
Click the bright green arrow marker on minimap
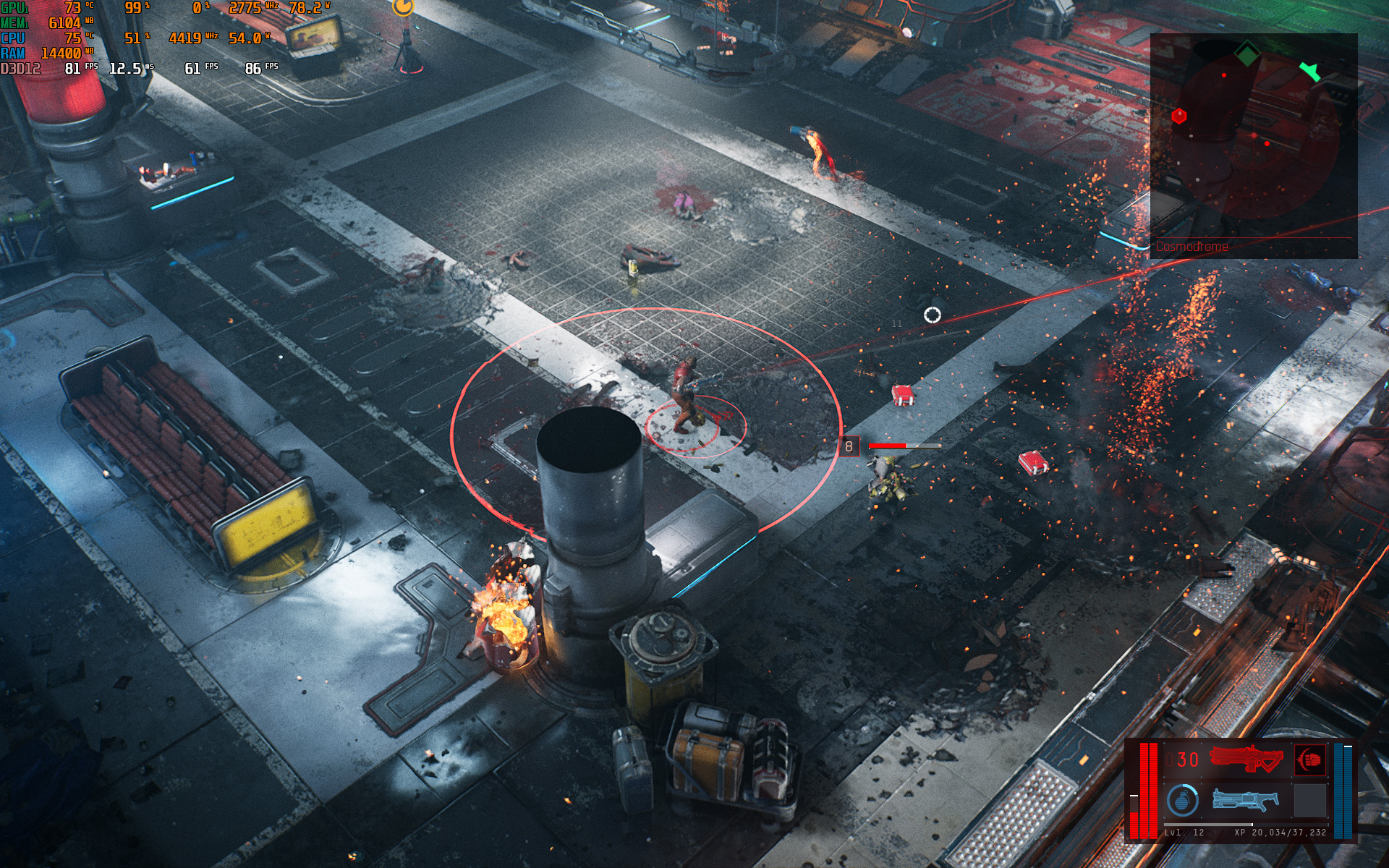click(x=1309, y=71)
